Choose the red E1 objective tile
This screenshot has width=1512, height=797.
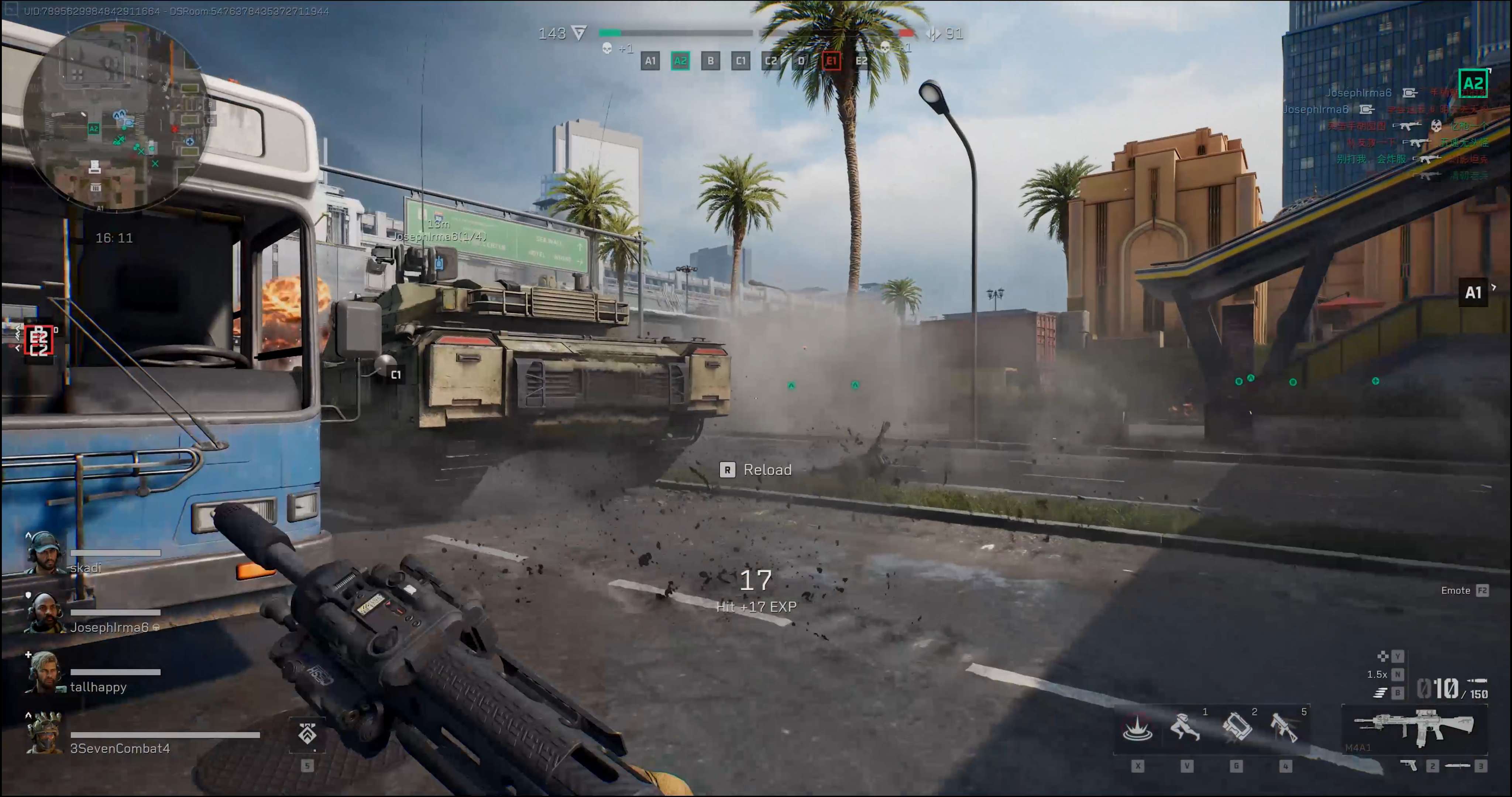pyautogui.click(x=831, y=61)
